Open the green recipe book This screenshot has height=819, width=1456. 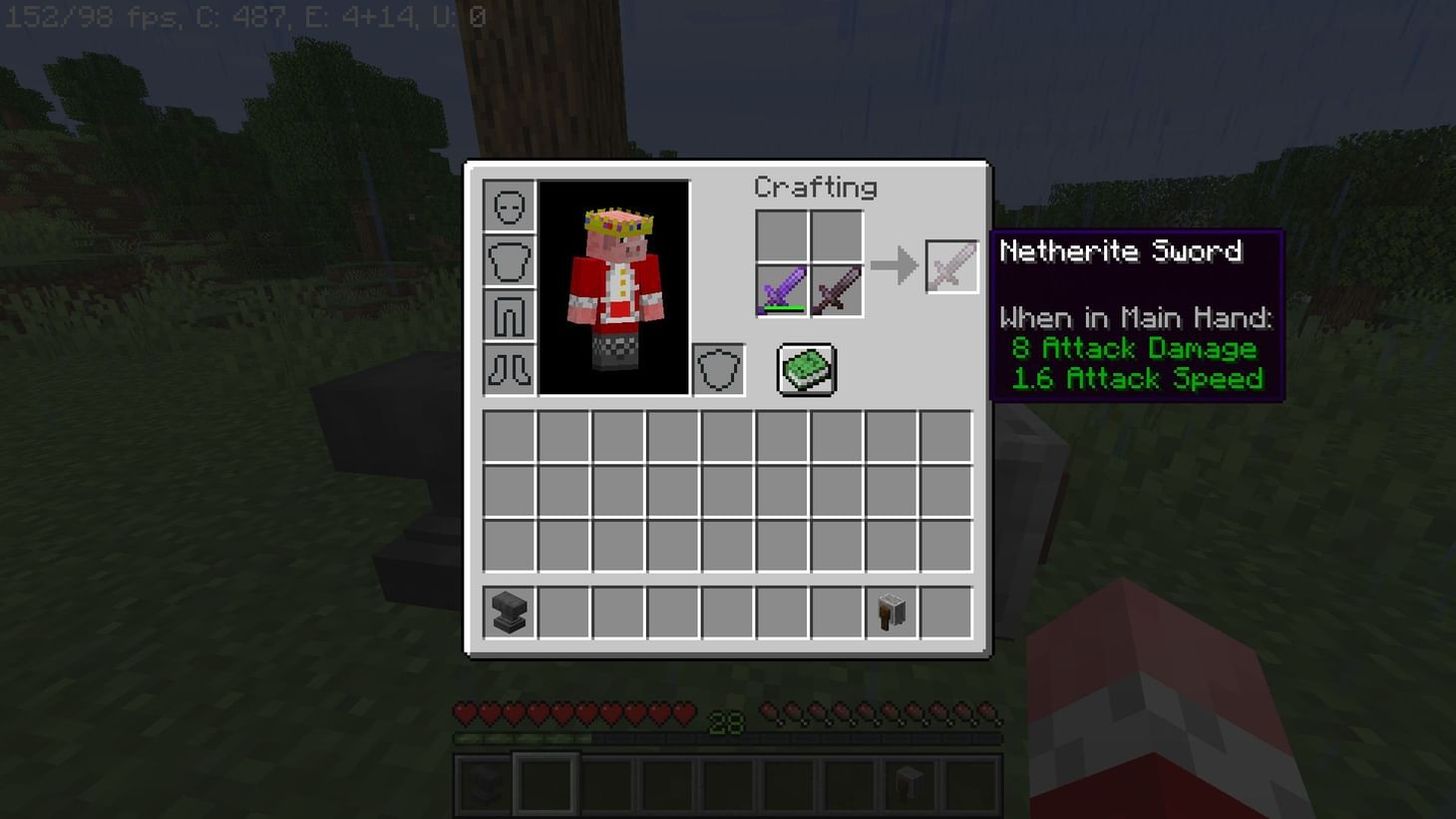805,368
